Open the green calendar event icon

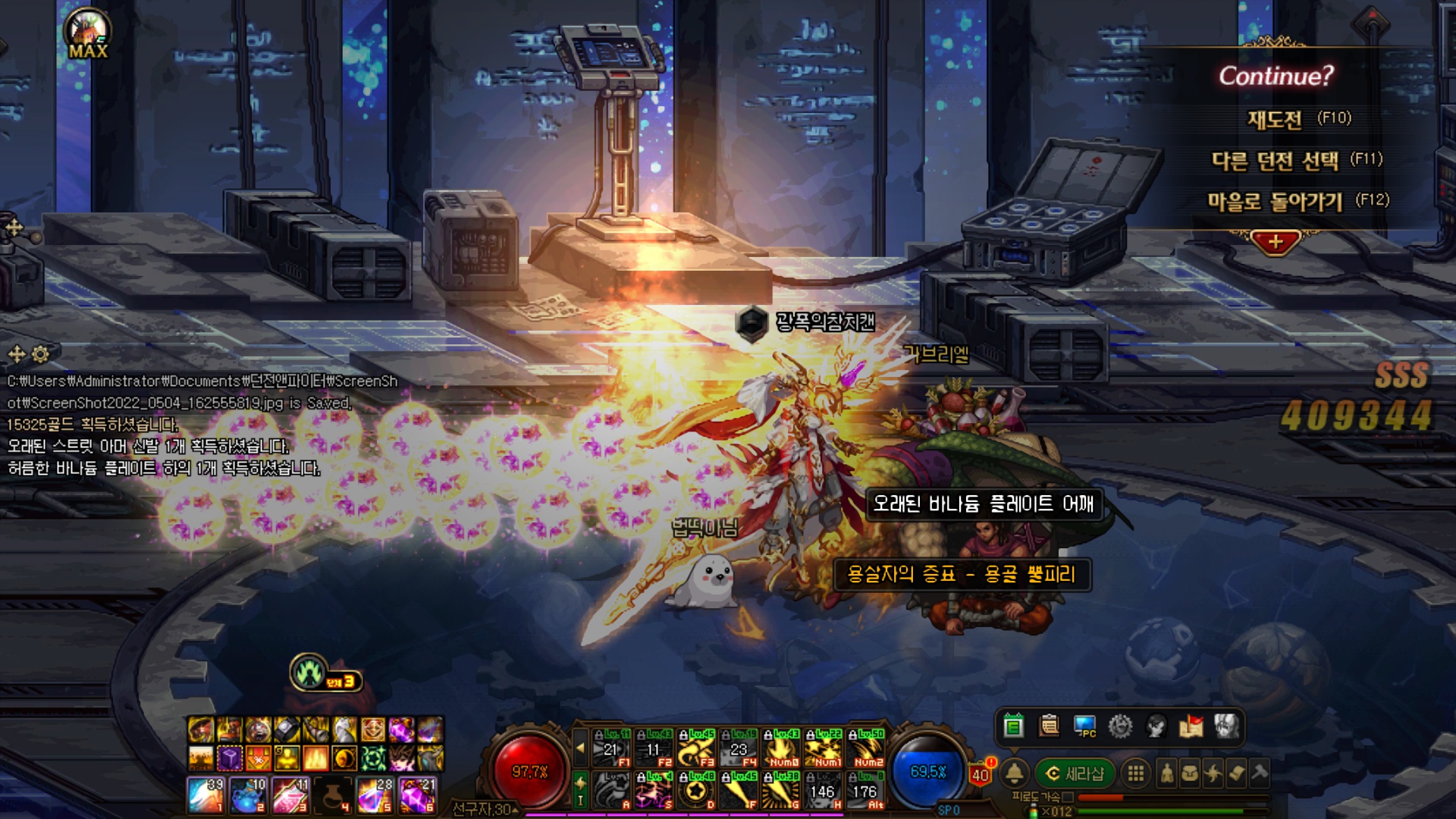[1013, 726]
